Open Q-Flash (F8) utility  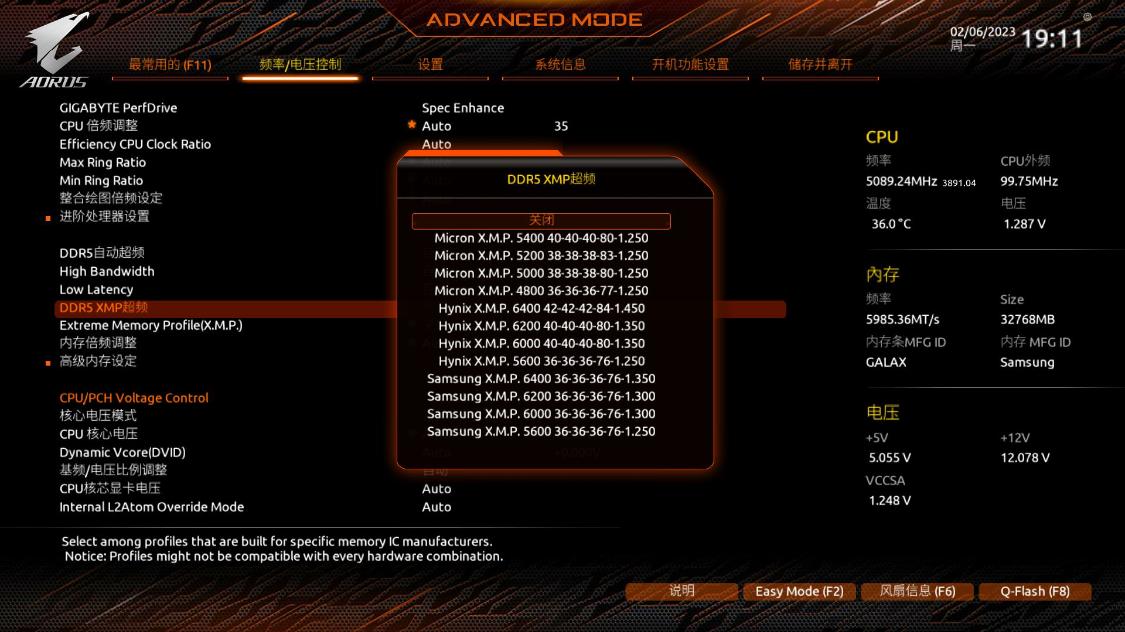coord(1035,591)
